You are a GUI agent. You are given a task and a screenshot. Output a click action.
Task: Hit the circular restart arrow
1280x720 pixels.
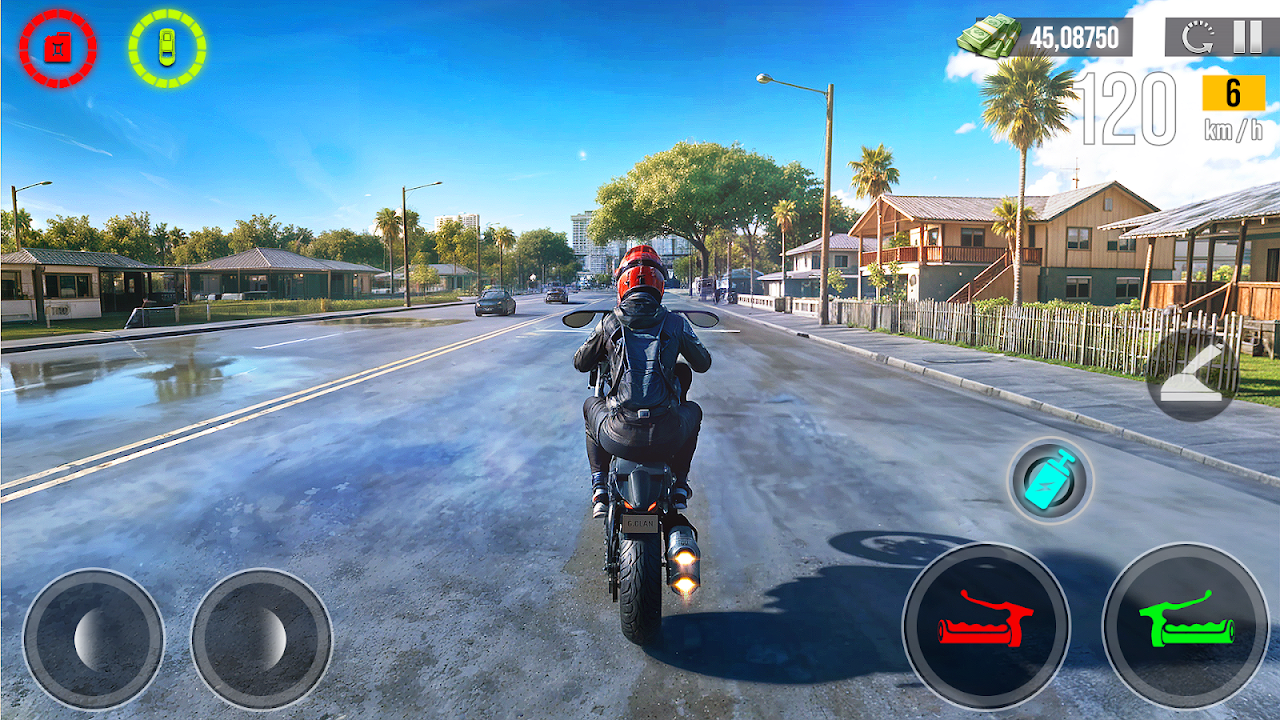coord(1196,38)
